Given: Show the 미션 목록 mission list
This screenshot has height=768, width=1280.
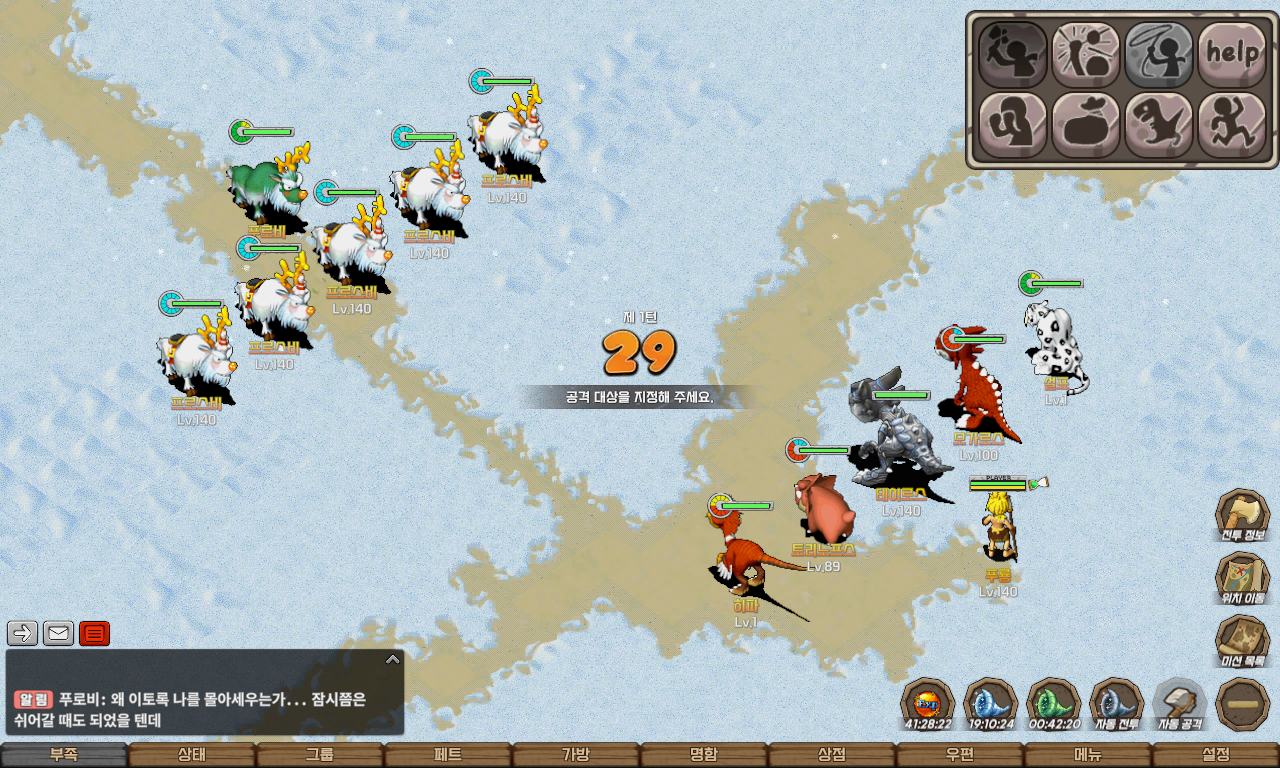Looking at the screenshot, I should tap(1242, 642).
